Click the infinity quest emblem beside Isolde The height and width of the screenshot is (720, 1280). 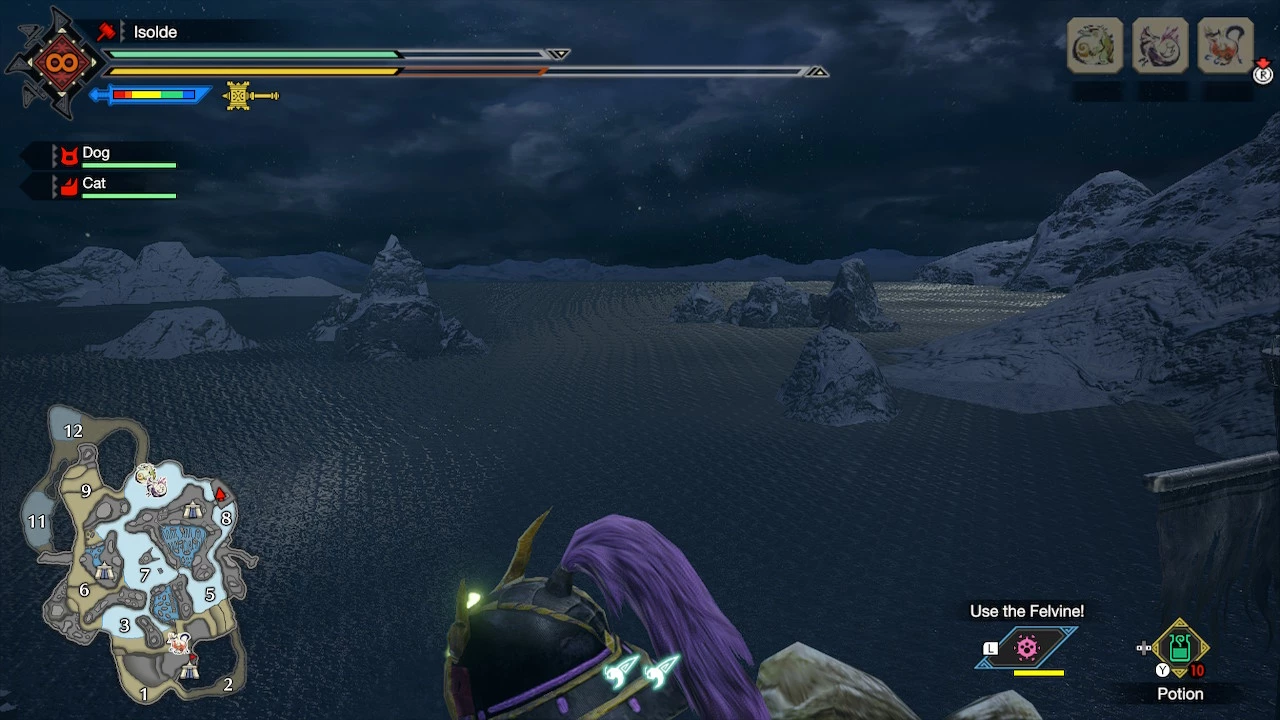click(x=55, y=63)
